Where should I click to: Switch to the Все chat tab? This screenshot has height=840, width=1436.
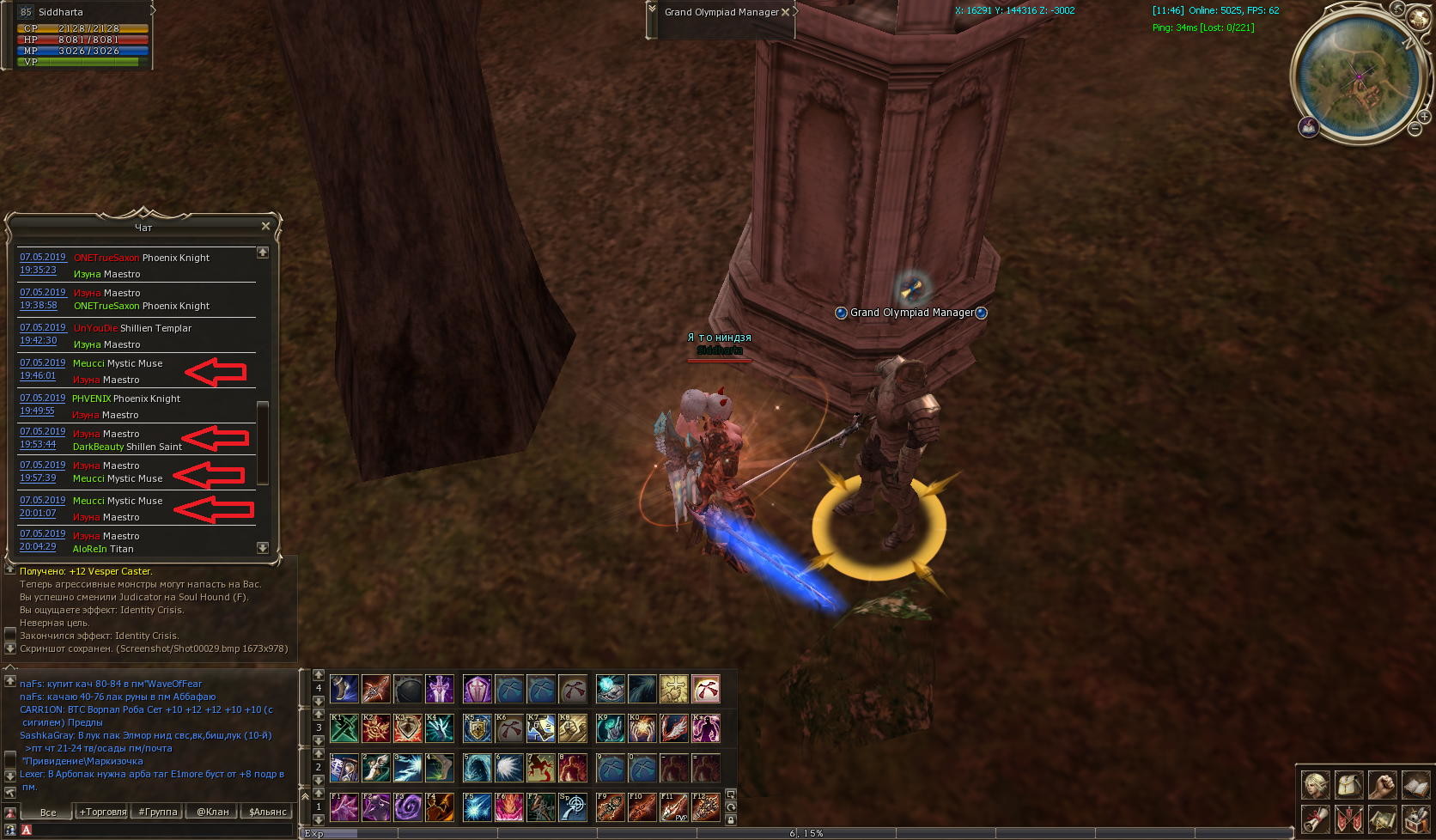point(48,812)
